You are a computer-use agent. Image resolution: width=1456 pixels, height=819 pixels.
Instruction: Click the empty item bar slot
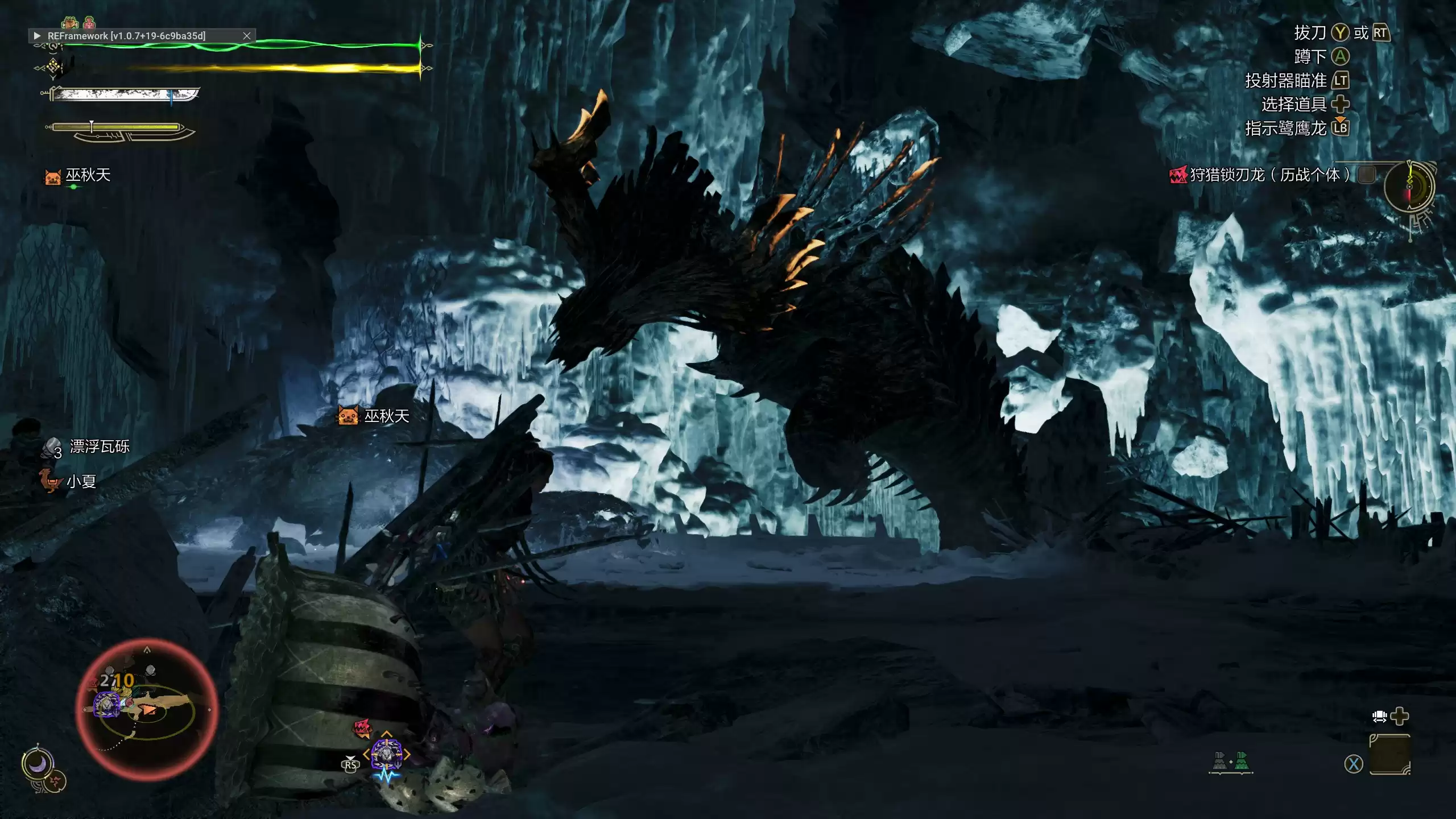[1389, 754]
